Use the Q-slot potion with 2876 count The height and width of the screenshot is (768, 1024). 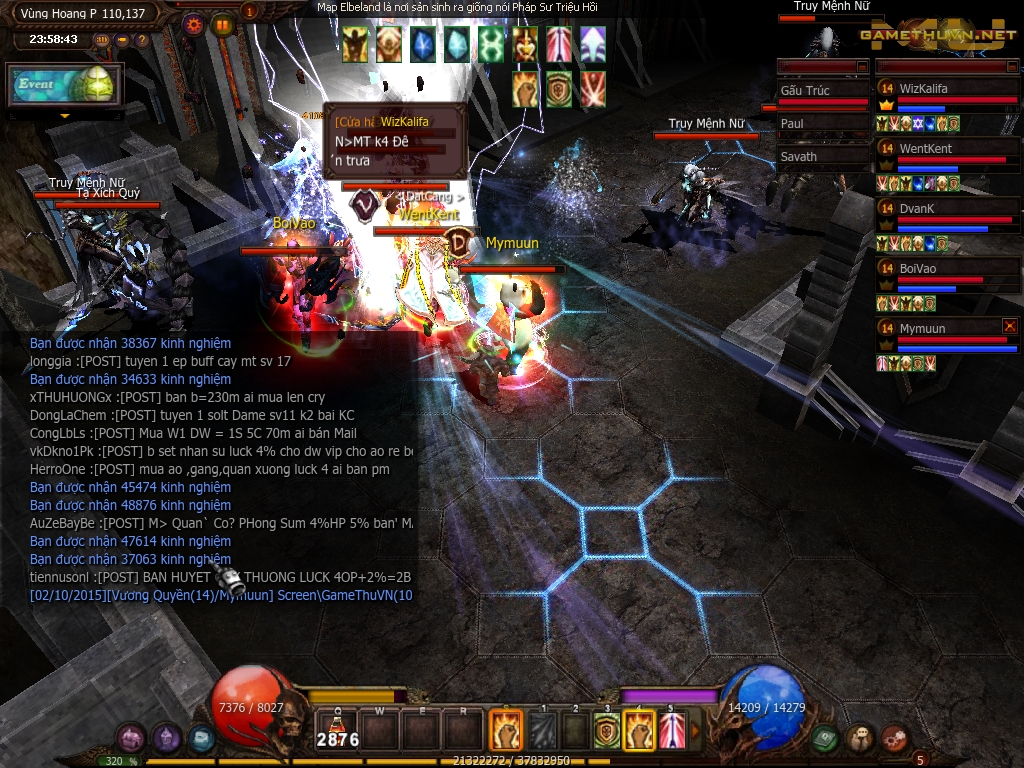338,730
